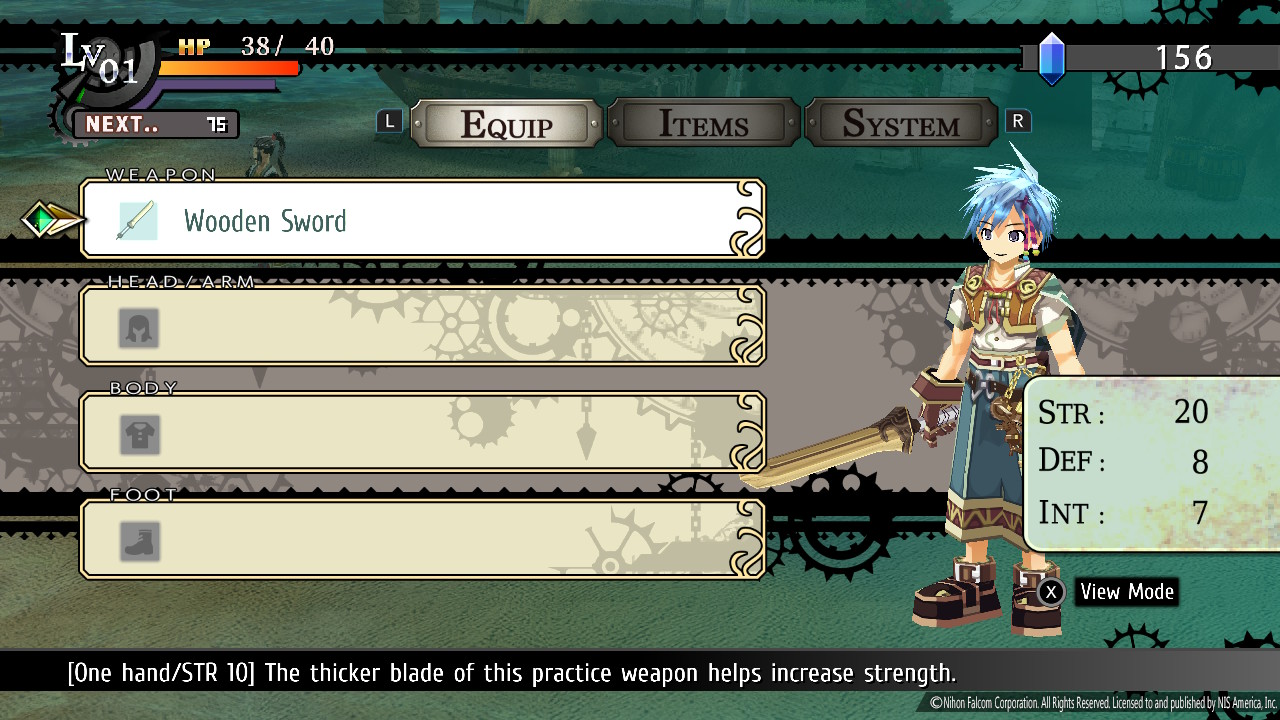Click the Body slot shirt icon

pyautogui.click(x=138, y=433)
